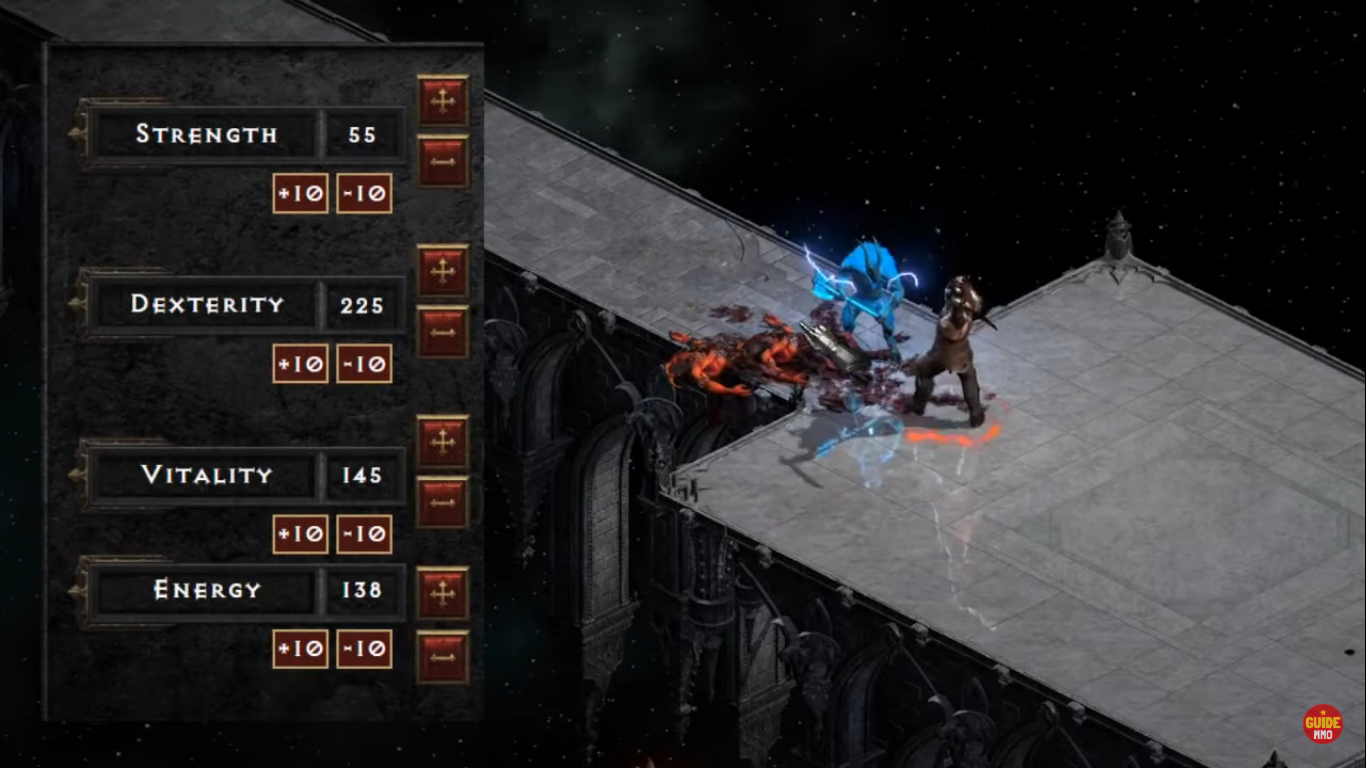The width and height of the screenshot is (1366, 768).
Task: Decrease Vitality by one point
Action: (442, 502)
